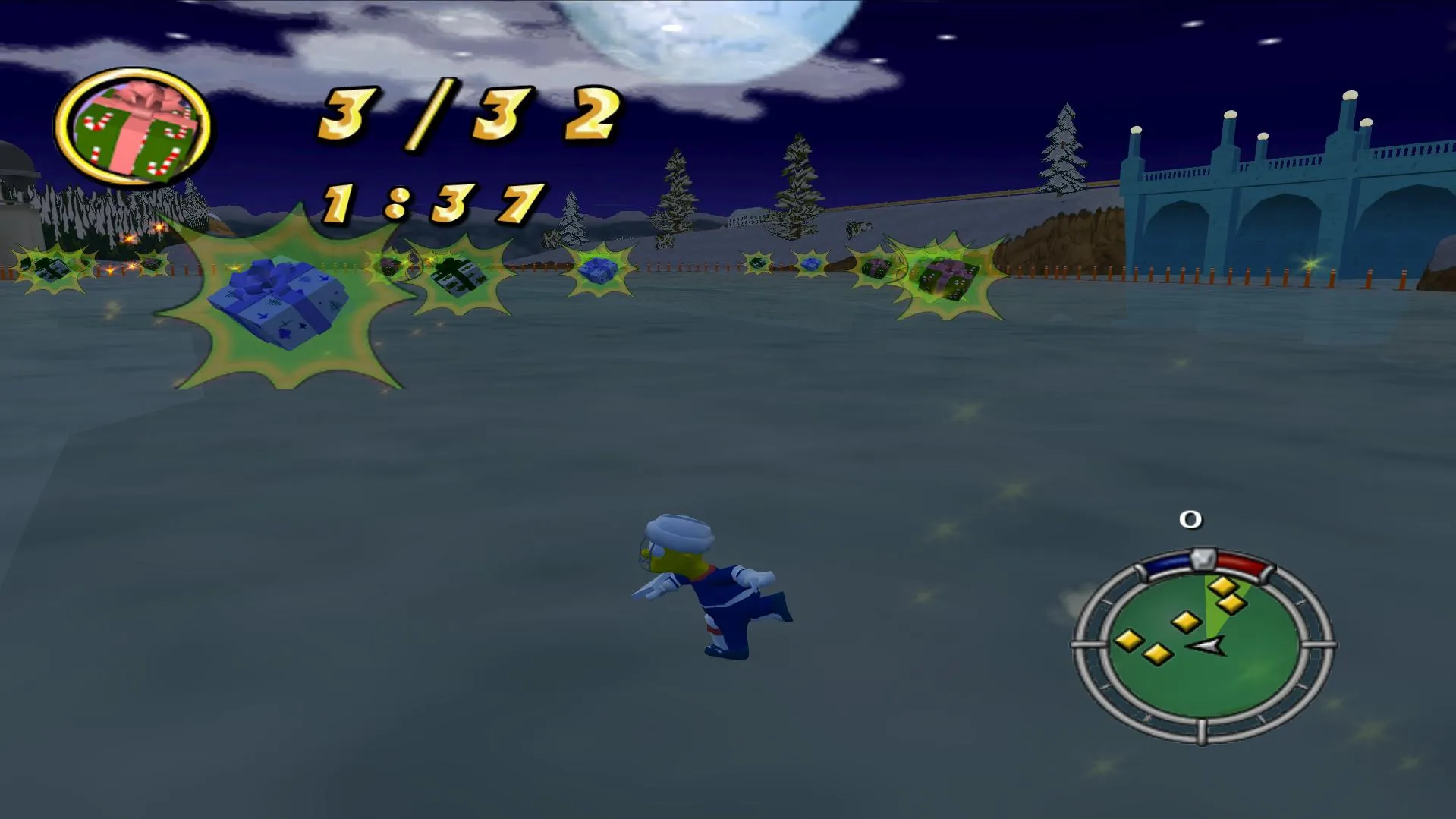Click the gift-wrapped present objective icon
This screenshot has width=1456, height=819.
point(134,128)
